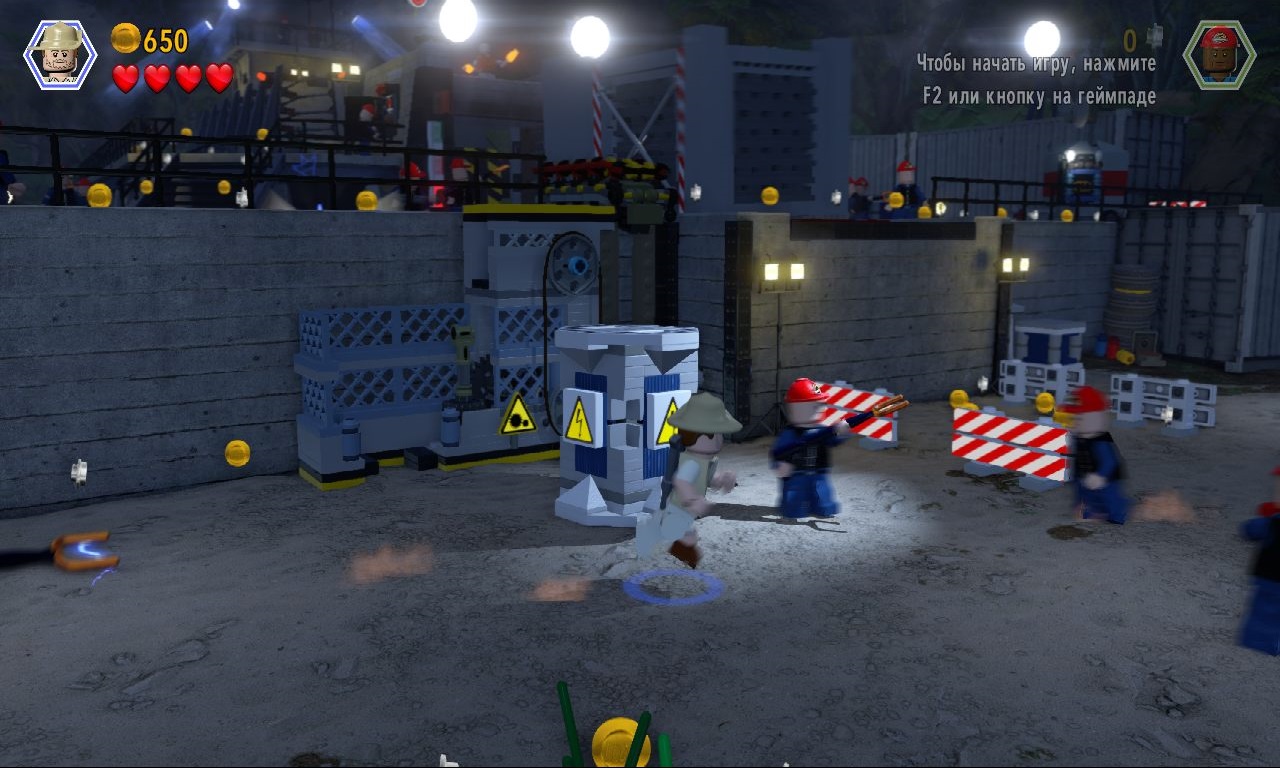Select the player two red-cap character portrait
This screenshot has height=768, width=1280.
click(1219, 54)
